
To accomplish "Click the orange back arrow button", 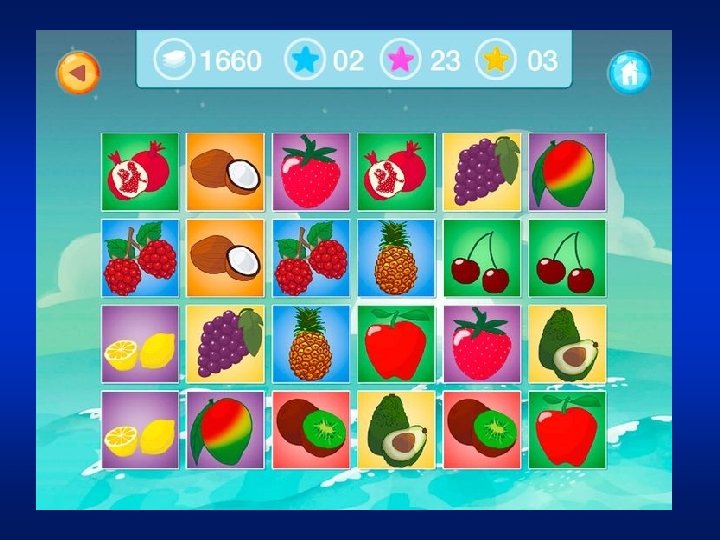I will coord(78,72).
